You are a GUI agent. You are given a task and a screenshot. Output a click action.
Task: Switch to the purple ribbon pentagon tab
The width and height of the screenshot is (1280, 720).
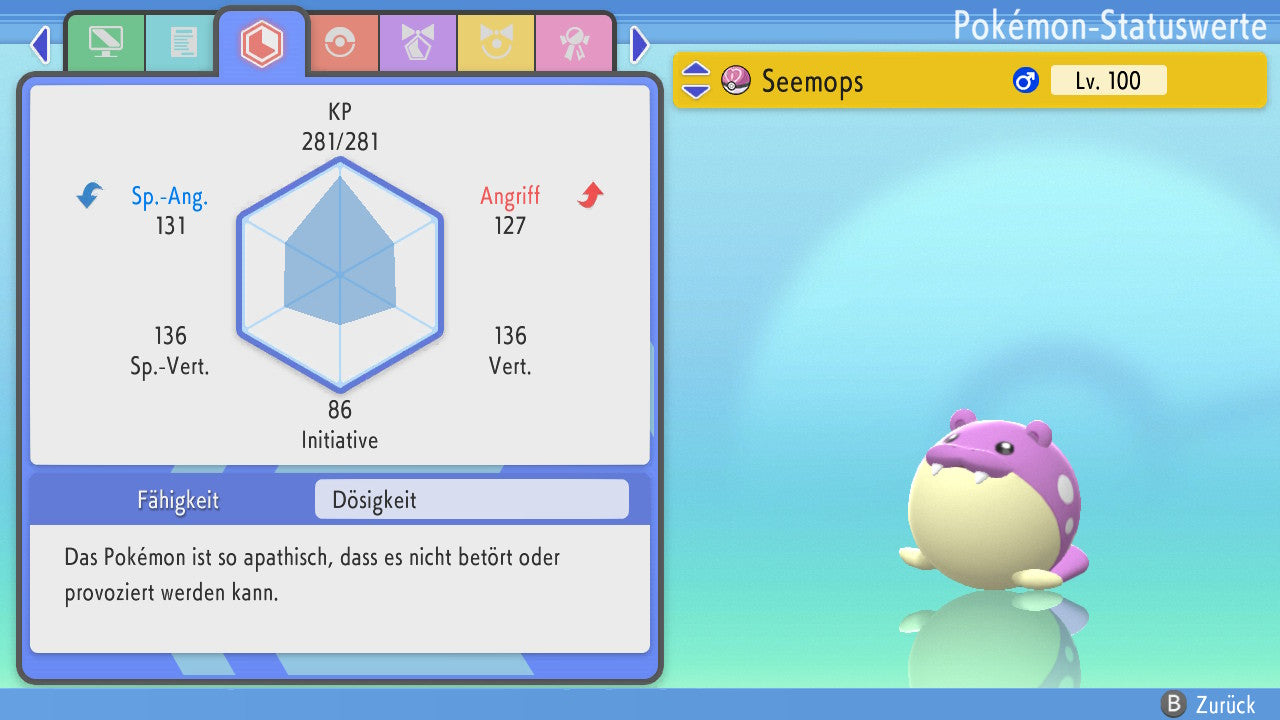pyautogui.click(x=417, y=43)
